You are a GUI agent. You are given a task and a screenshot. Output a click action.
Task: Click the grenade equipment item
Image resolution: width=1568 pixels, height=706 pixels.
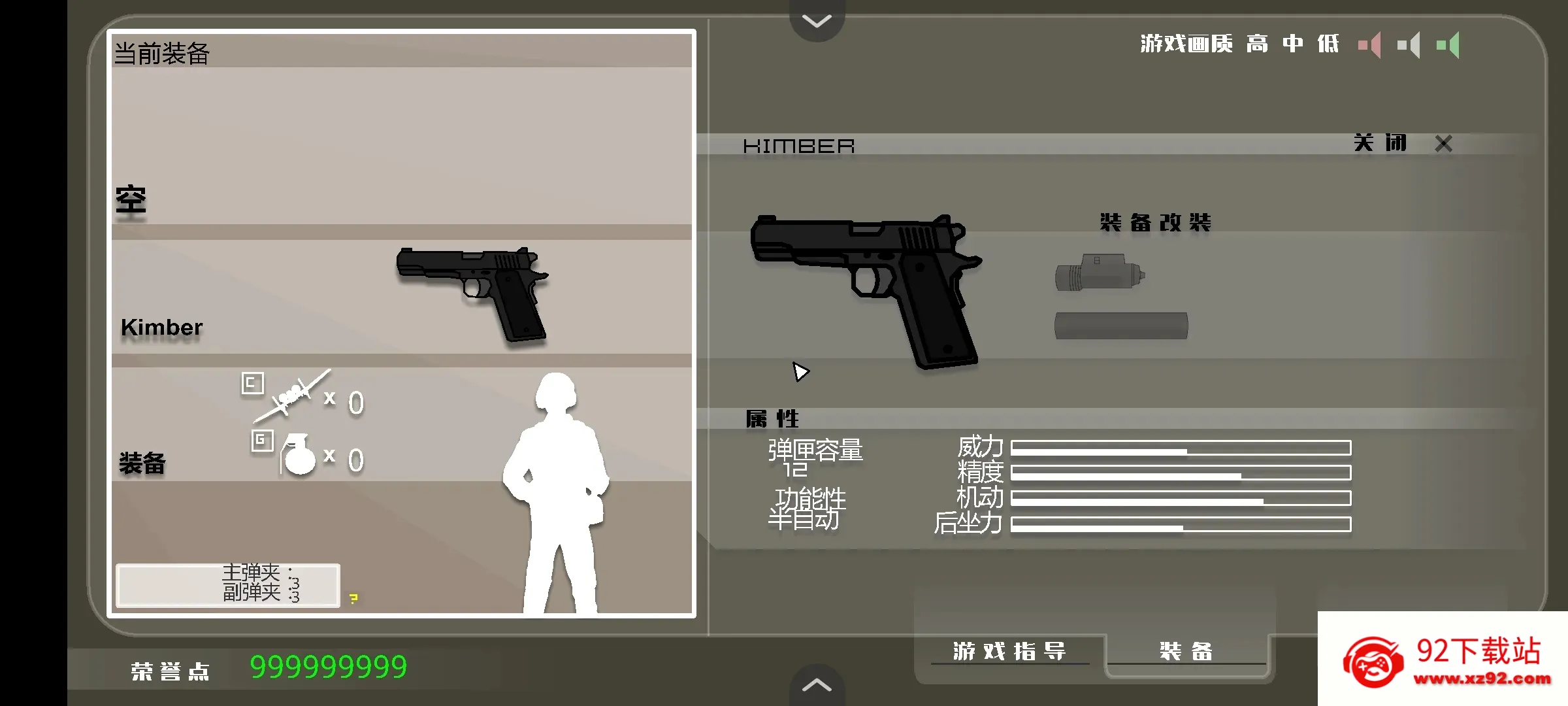298,454
